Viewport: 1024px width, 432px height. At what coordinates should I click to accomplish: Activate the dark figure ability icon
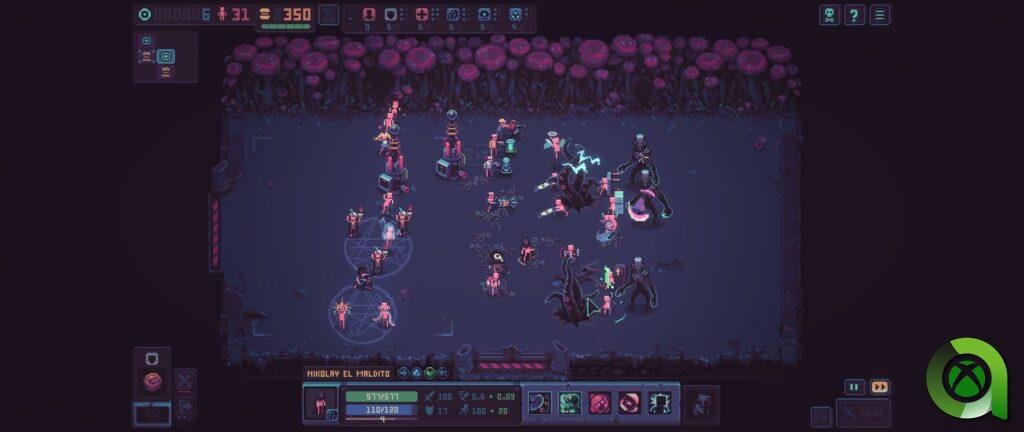pyautogui.click(x=660, y=403)
